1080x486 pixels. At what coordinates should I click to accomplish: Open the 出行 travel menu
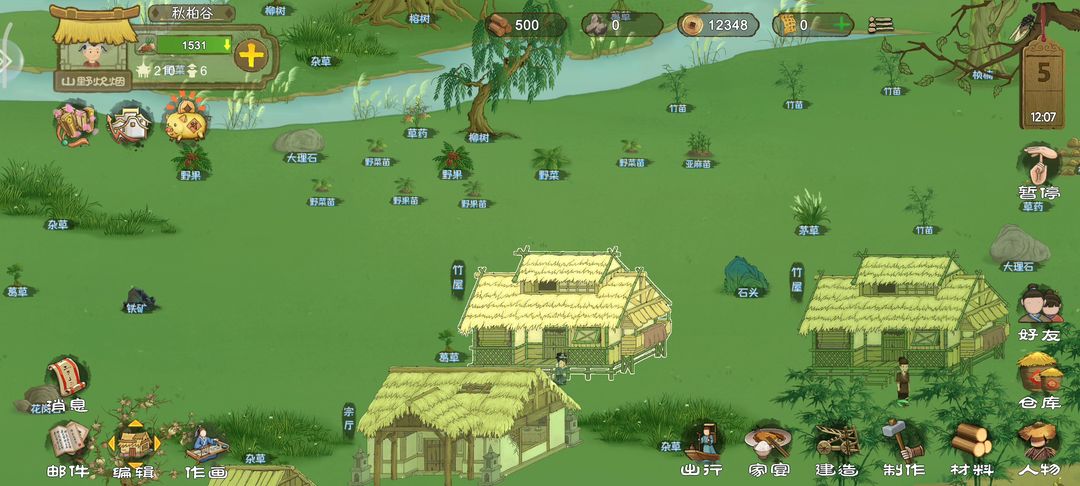(702, 443)
